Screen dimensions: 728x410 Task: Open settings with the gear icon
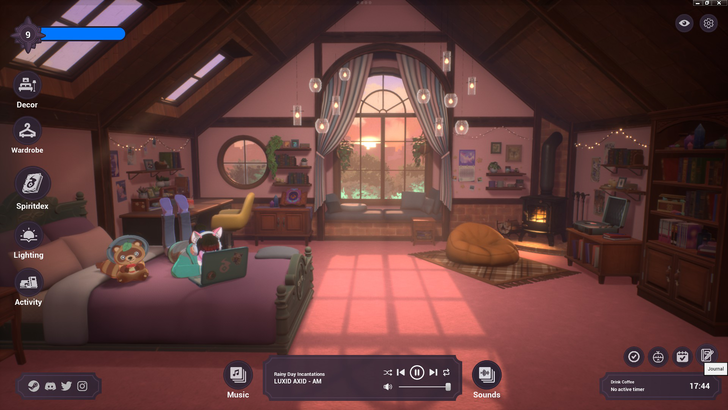[709, 23]
